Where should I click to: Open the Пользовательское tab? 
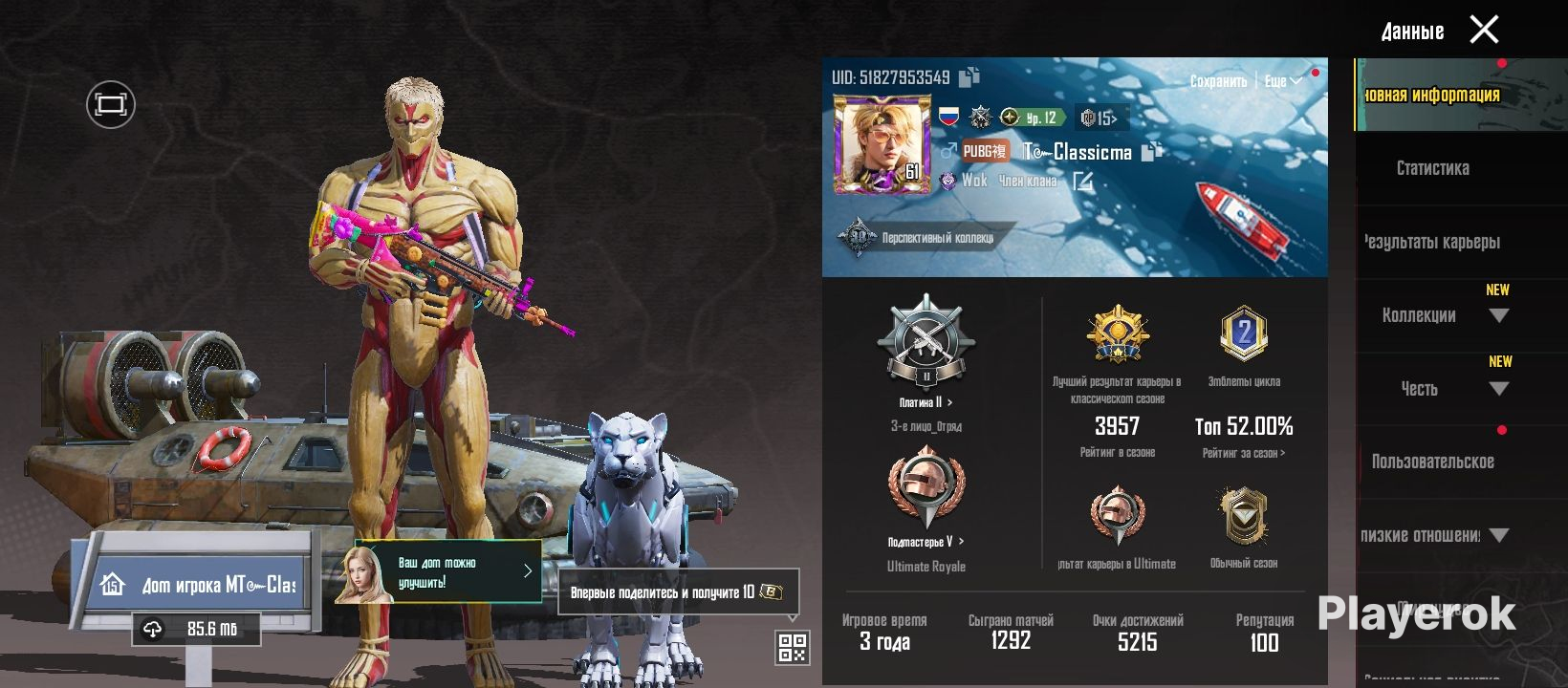pyautogui.click(x=1432, y=462)
